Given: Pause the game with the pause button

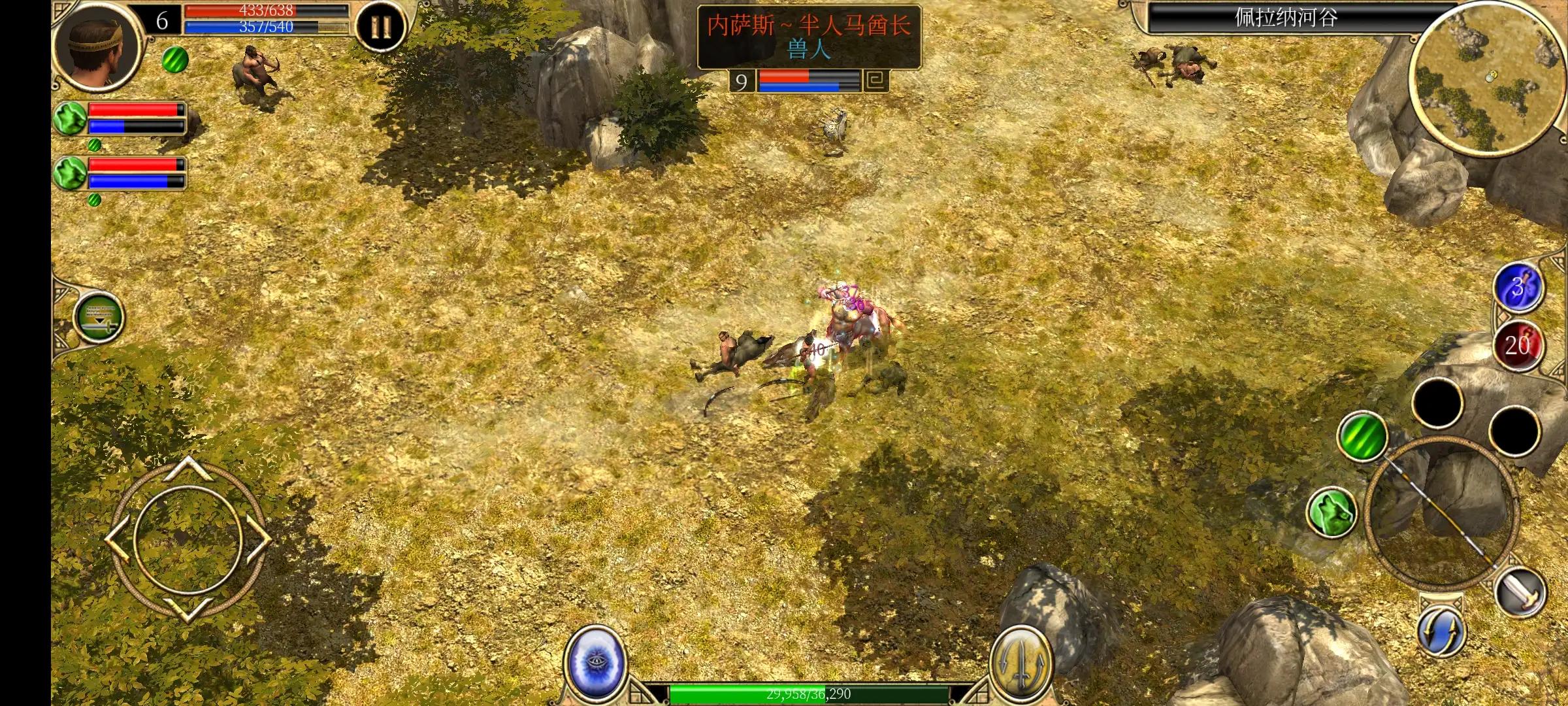Looking at the screenshot, I should (x=381, y=27).
